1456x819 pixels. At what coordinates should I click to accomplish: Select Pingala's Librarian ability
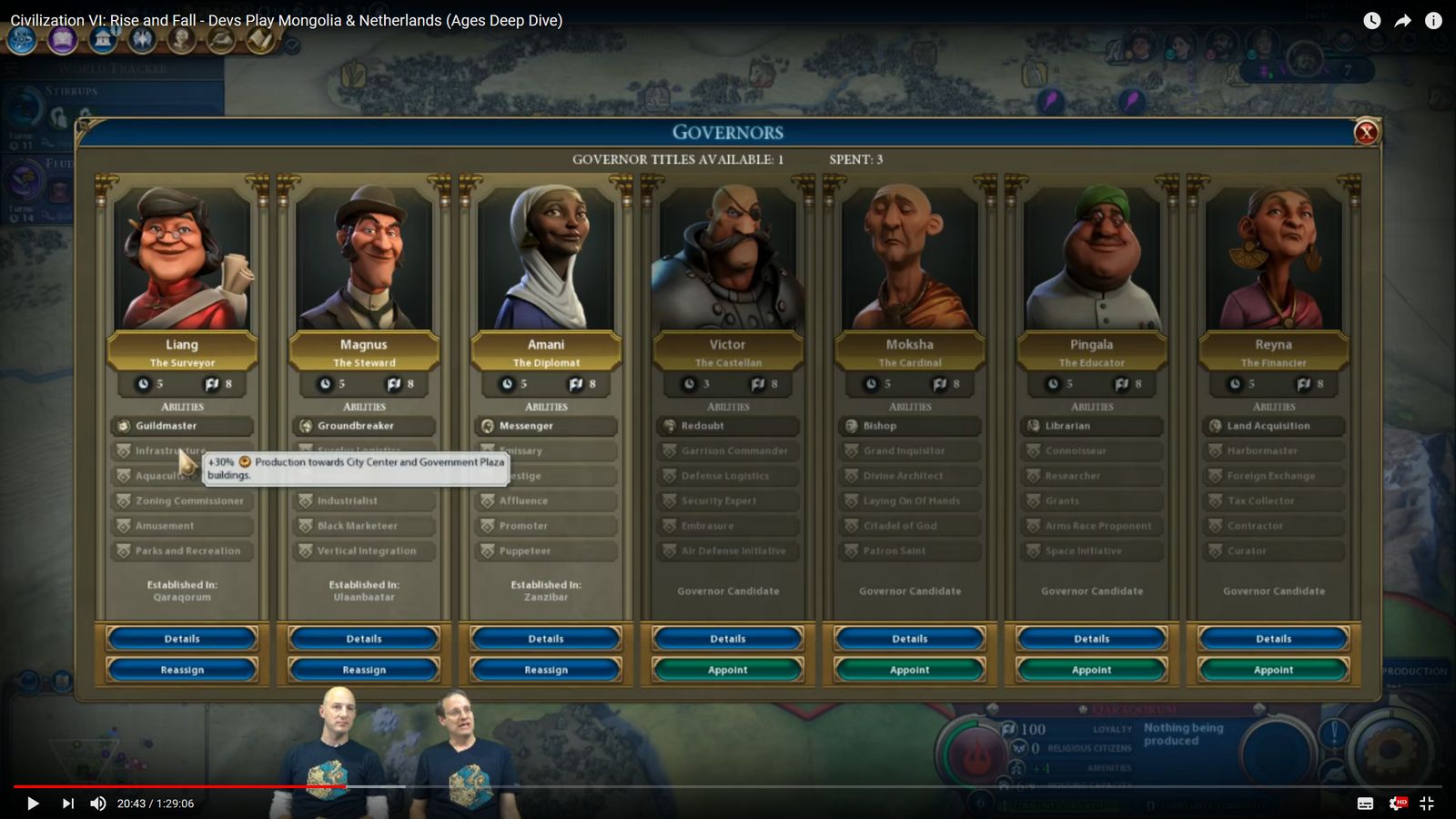point(1092,426)
